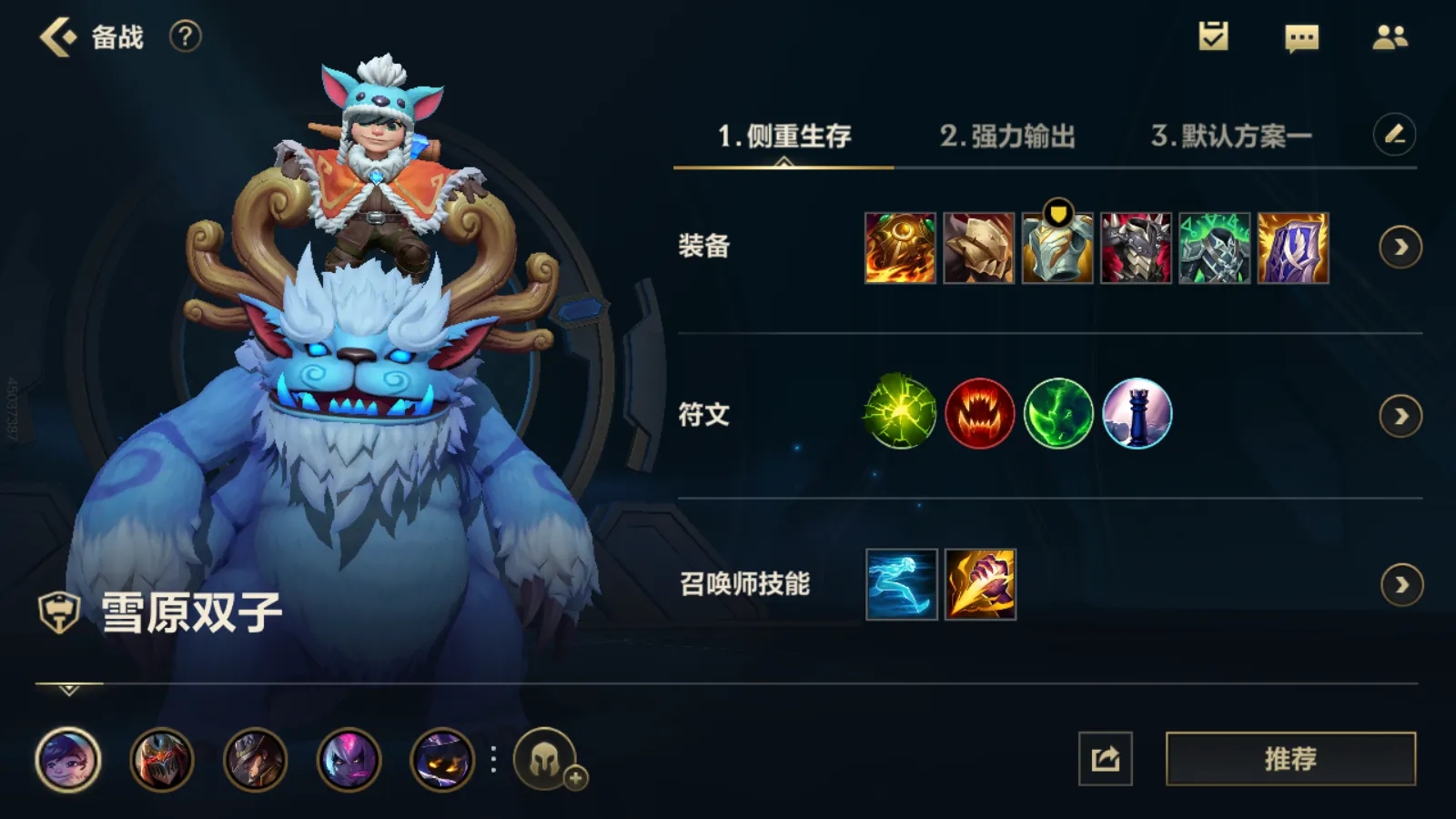Click the white breastplate item marked with shield badge
The width and height of the screenshot is (1456, 819).
click(1057, 248)
